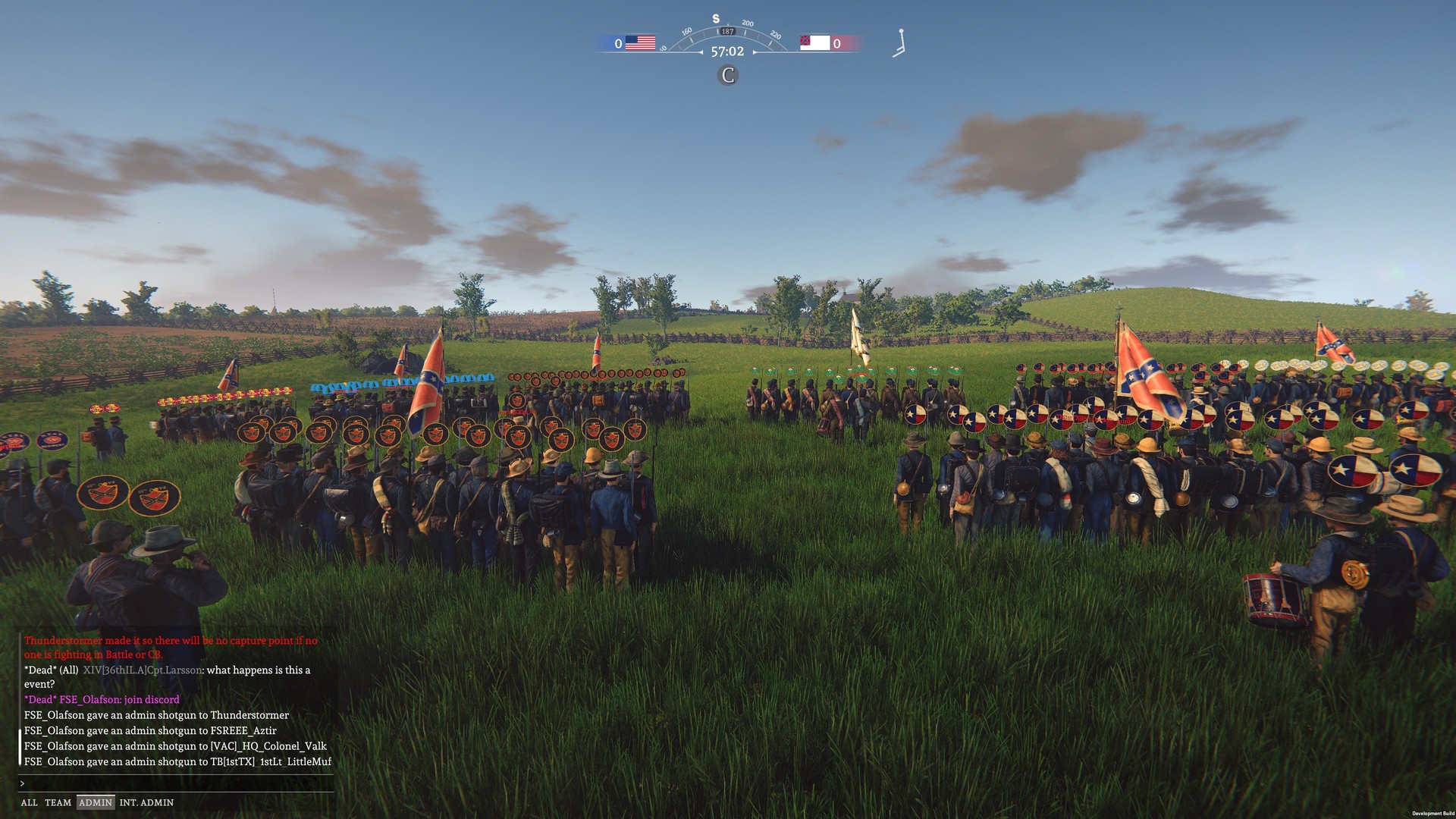Image resolution: width=1456 pixels, height=819 pixels.
Task: Switch to the ALL chat tab
Action: pyautogui.click(x=30, y=802)
